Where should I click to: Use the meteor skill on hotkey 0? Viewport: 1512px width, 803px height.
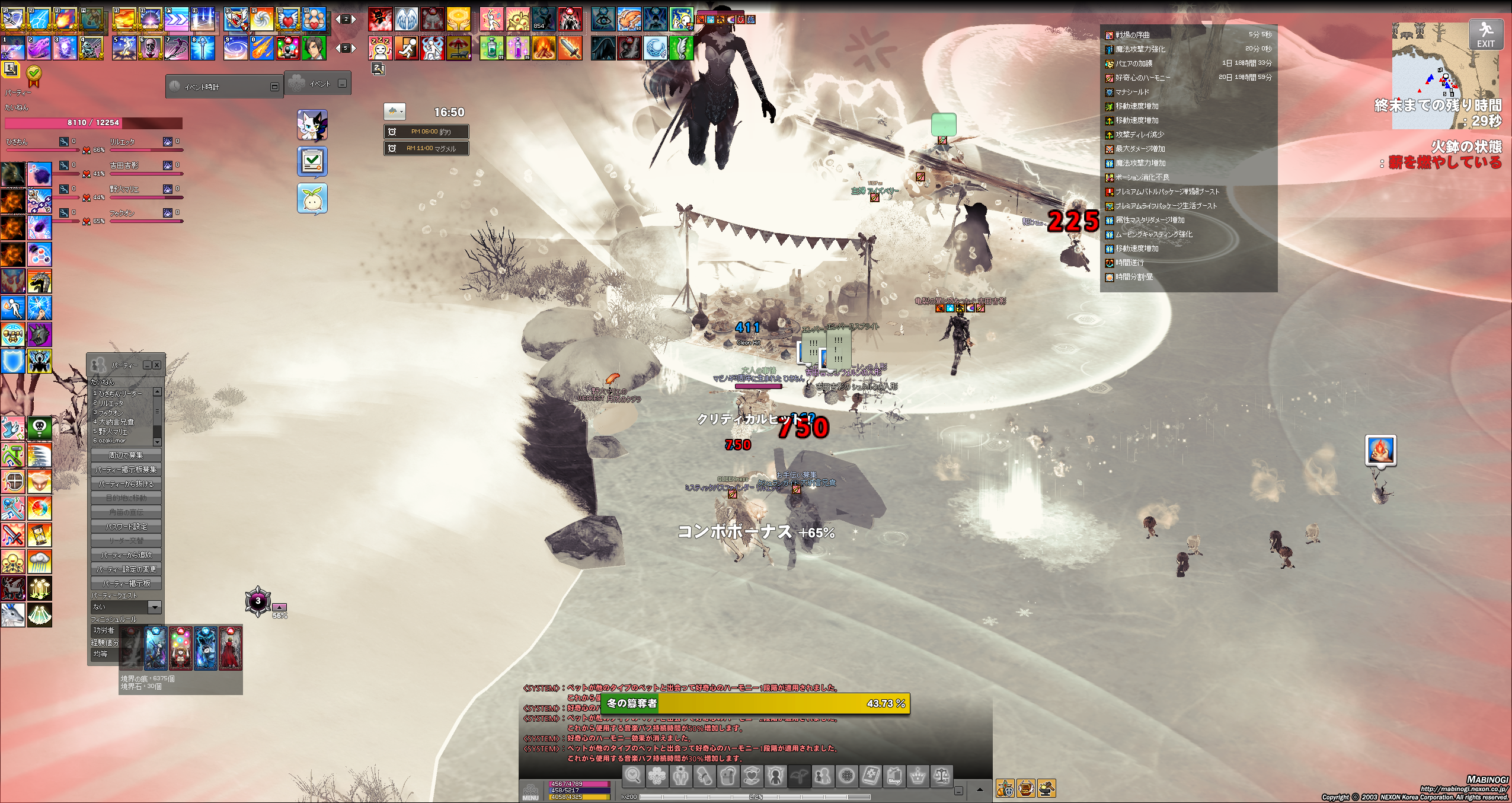pos(261,48)
